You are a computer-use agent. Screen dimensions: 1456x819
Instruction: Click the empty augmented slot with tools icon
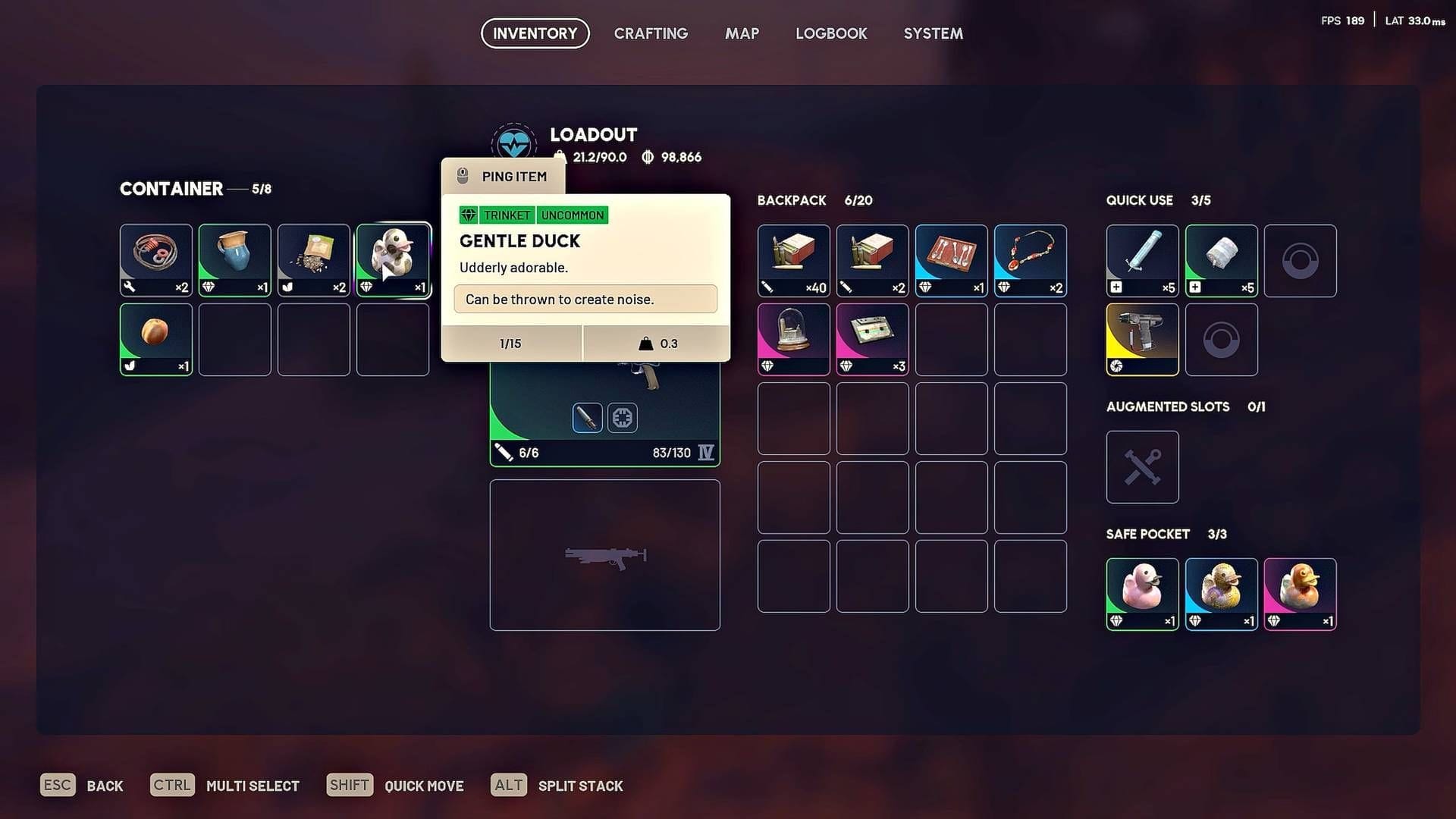tap(1142, 466)
